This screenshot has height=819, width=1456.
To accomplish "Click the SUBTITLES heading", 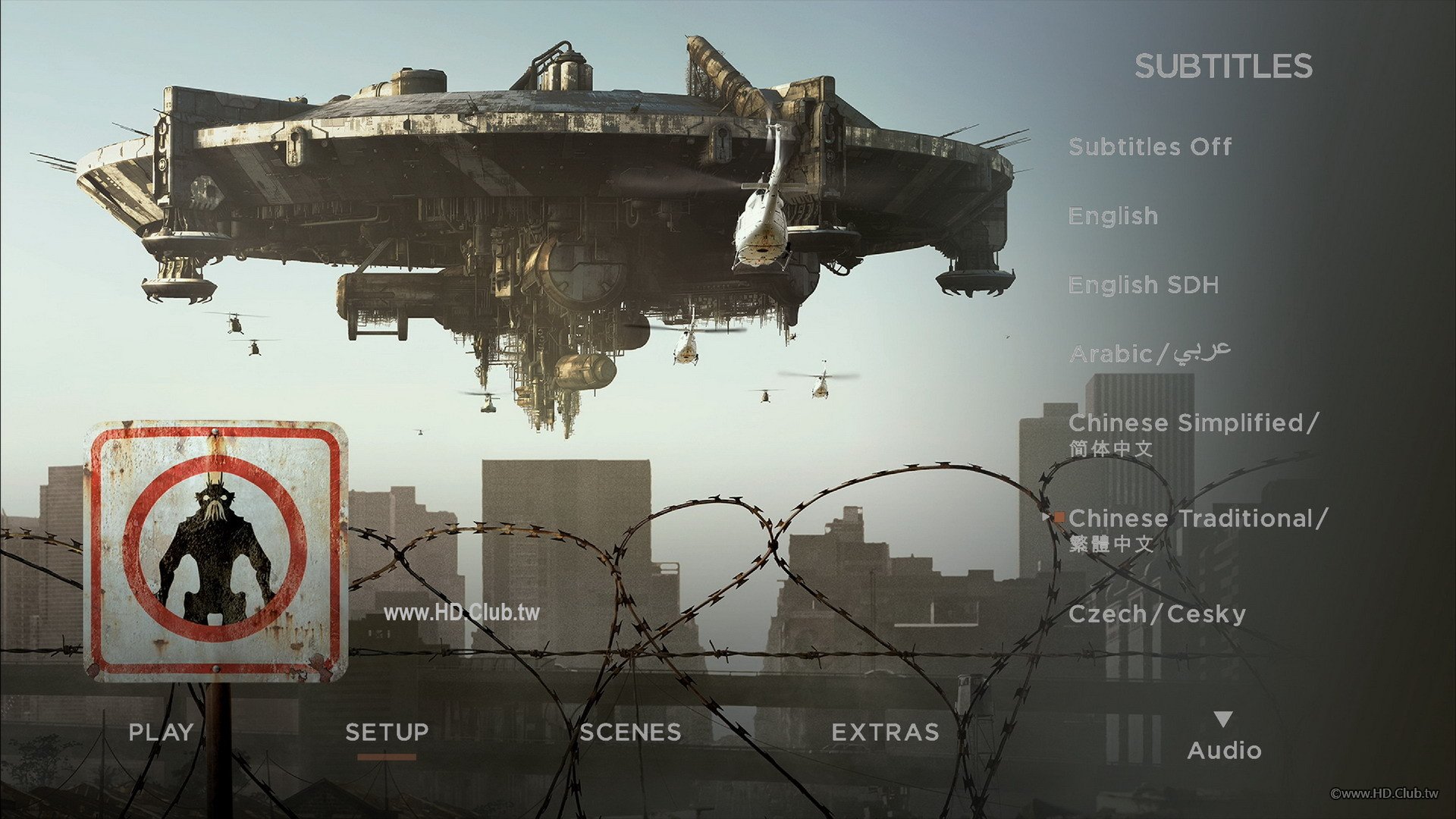I will click(1222, 67).
